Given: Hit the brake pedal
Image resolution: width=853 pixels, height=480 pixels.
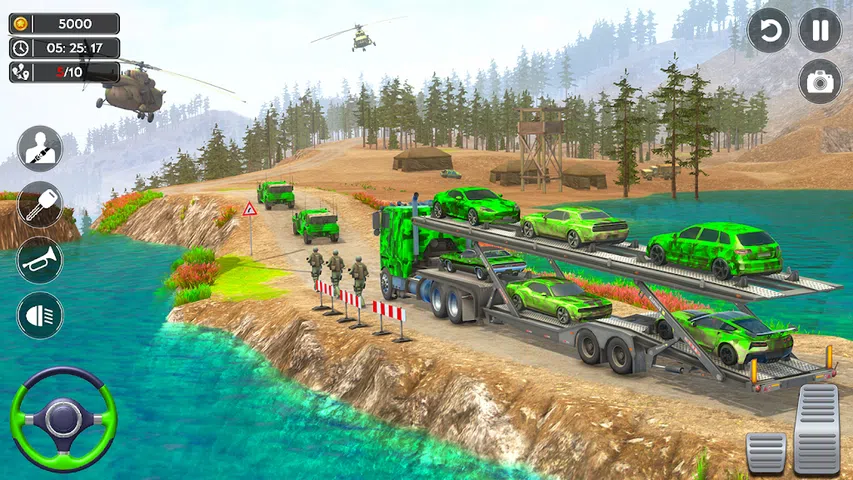Looking at the screenshot, I should tap(766, 452).
